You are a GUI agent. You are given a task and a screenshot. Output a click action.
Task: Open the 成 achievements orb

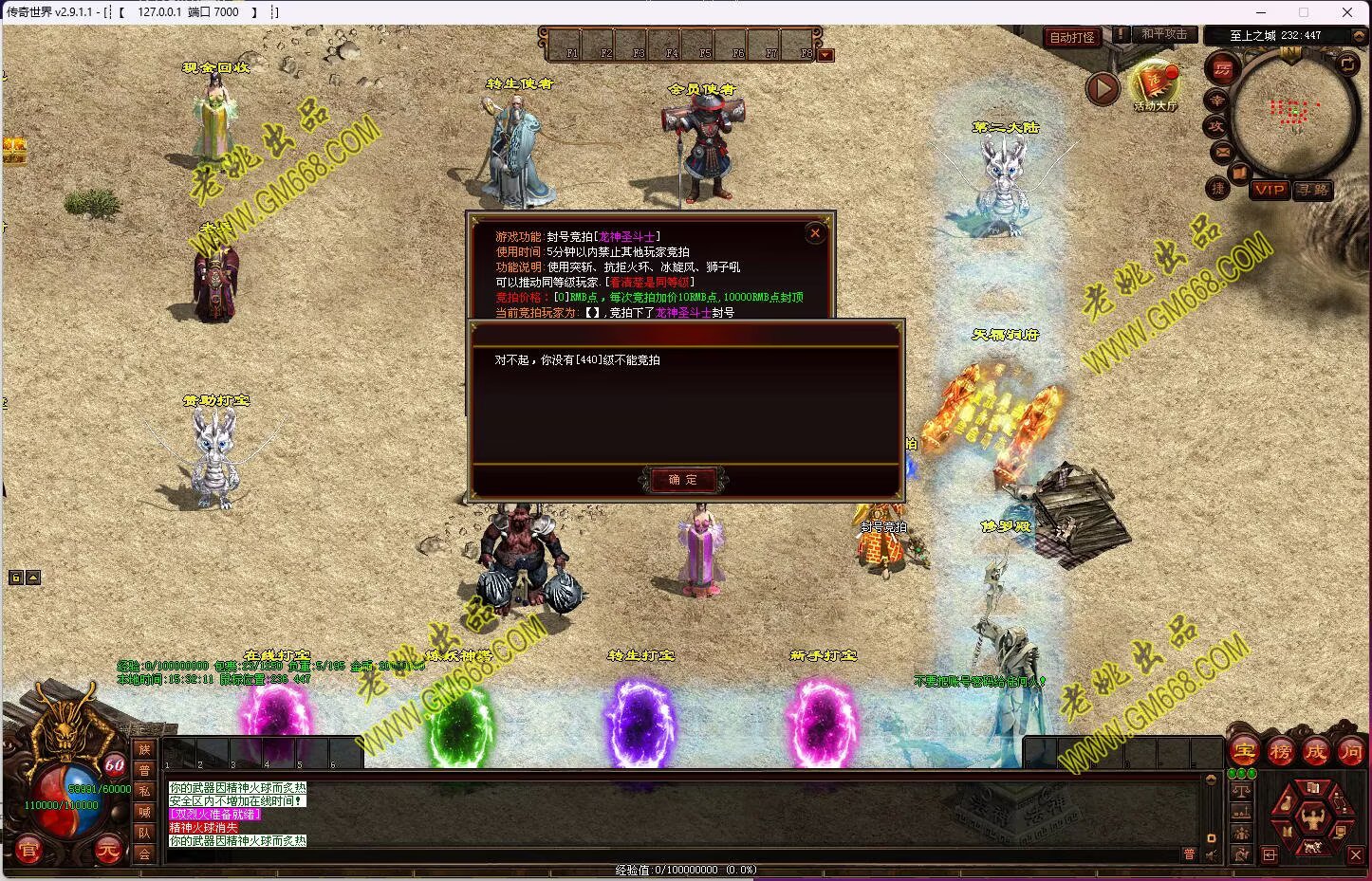[1315, 751]
